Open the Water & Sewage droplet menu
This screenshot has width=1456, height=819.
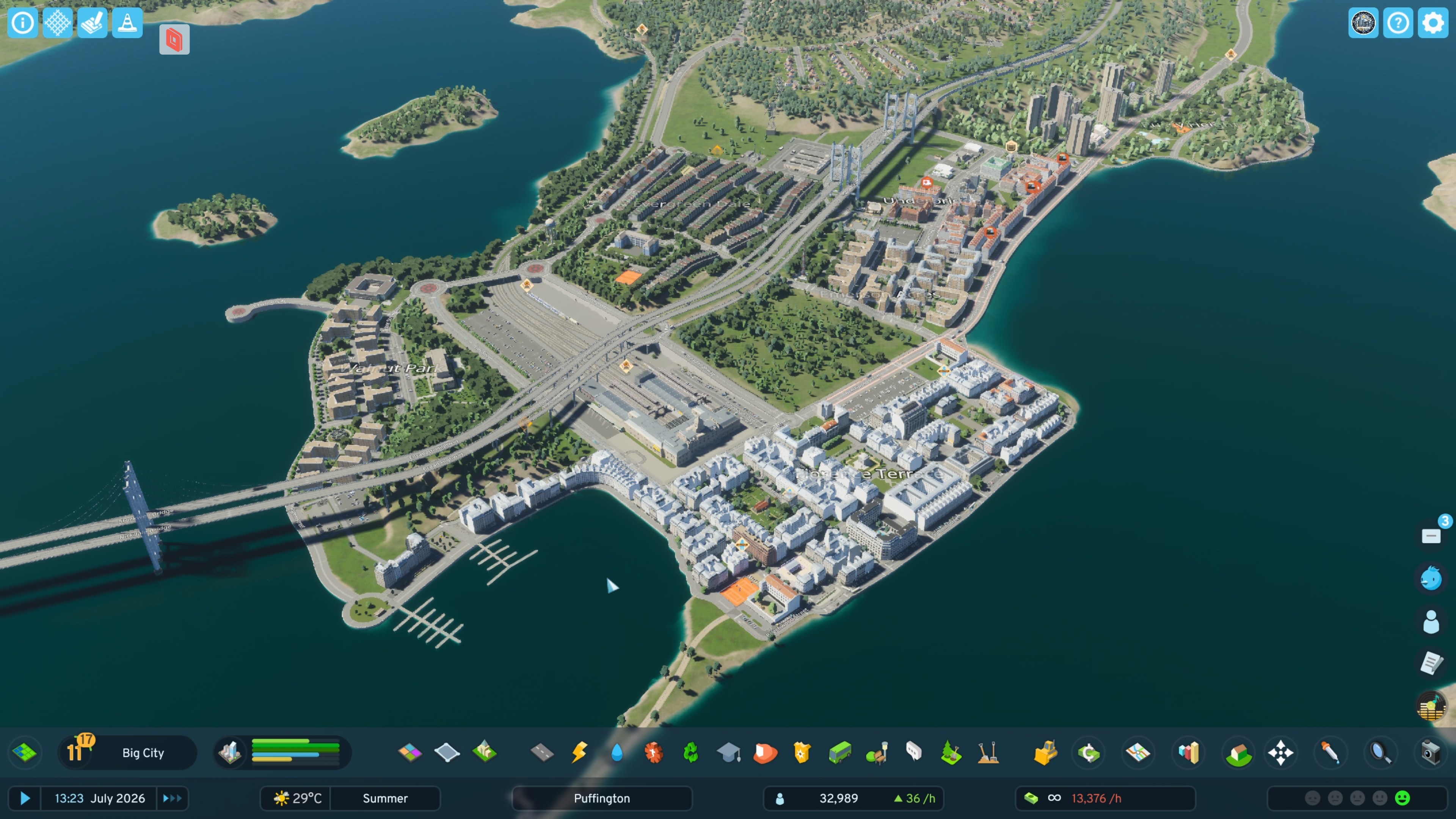pos(617,752)
